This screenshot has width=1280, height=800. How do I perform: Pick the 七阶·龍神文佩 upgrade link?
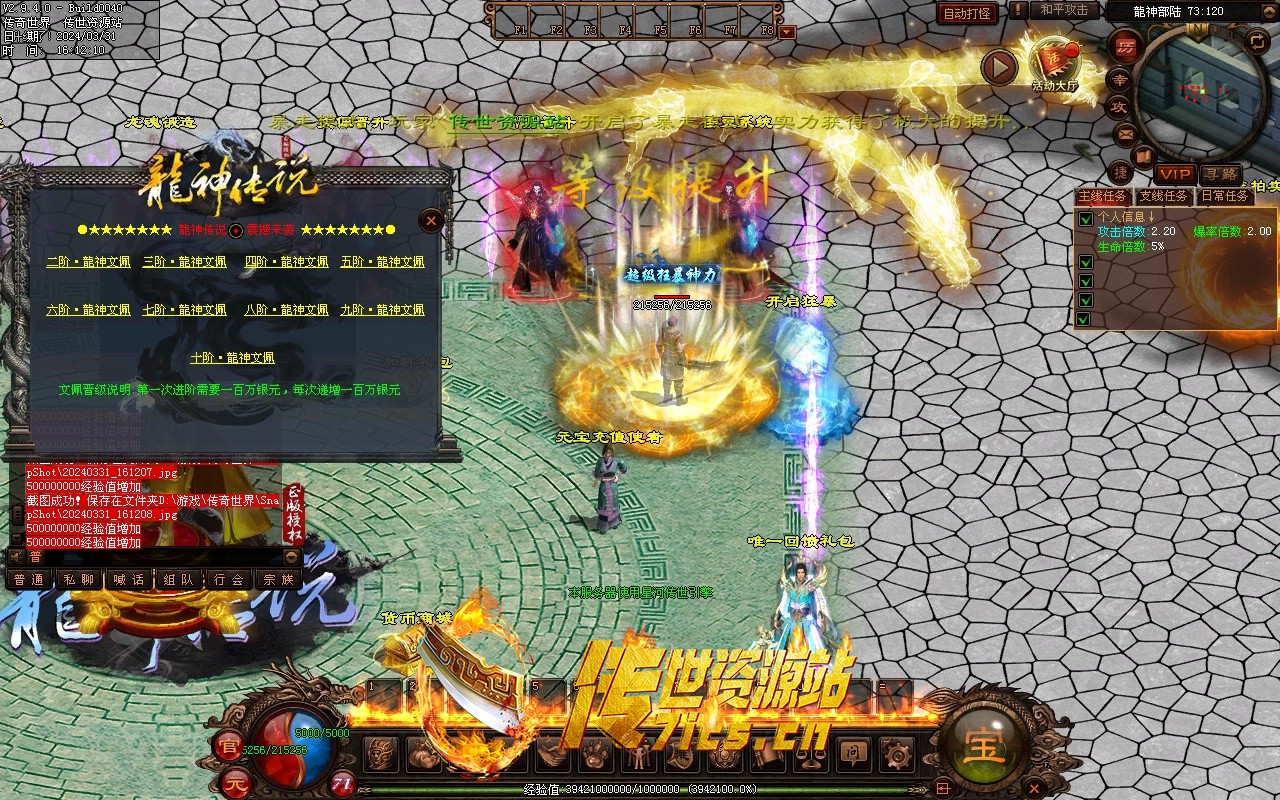point(185,310)
